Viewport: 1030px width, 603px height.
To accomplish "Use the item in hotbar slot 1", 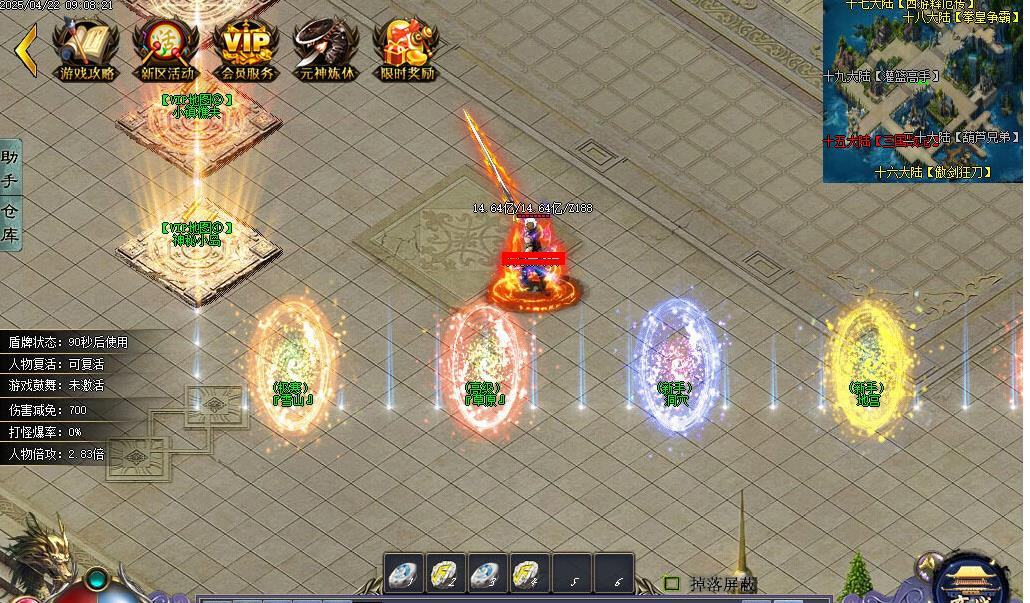I will 403,575.
